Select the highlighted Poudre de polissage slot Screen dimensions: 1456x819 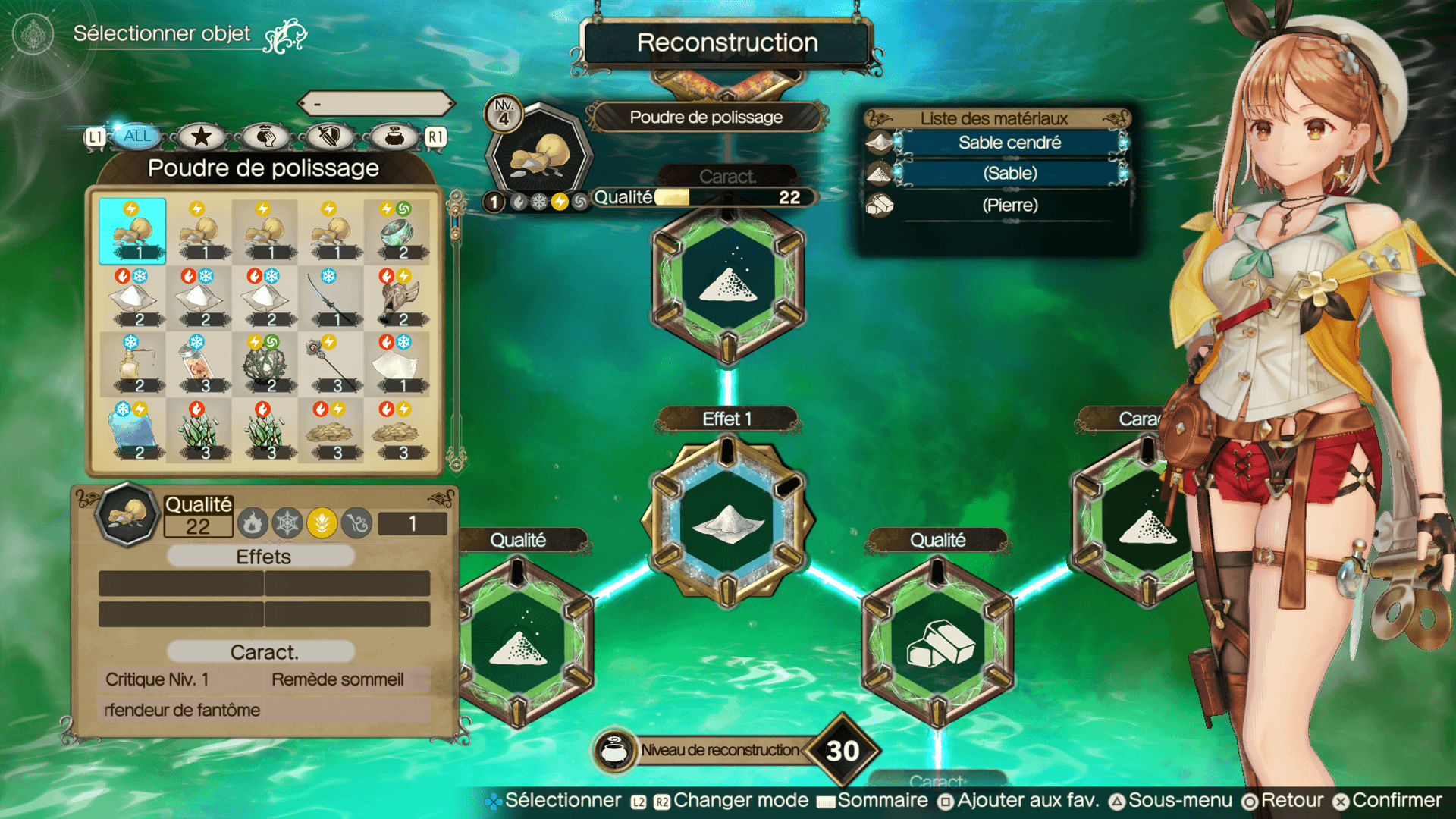[x=132, y=231]
